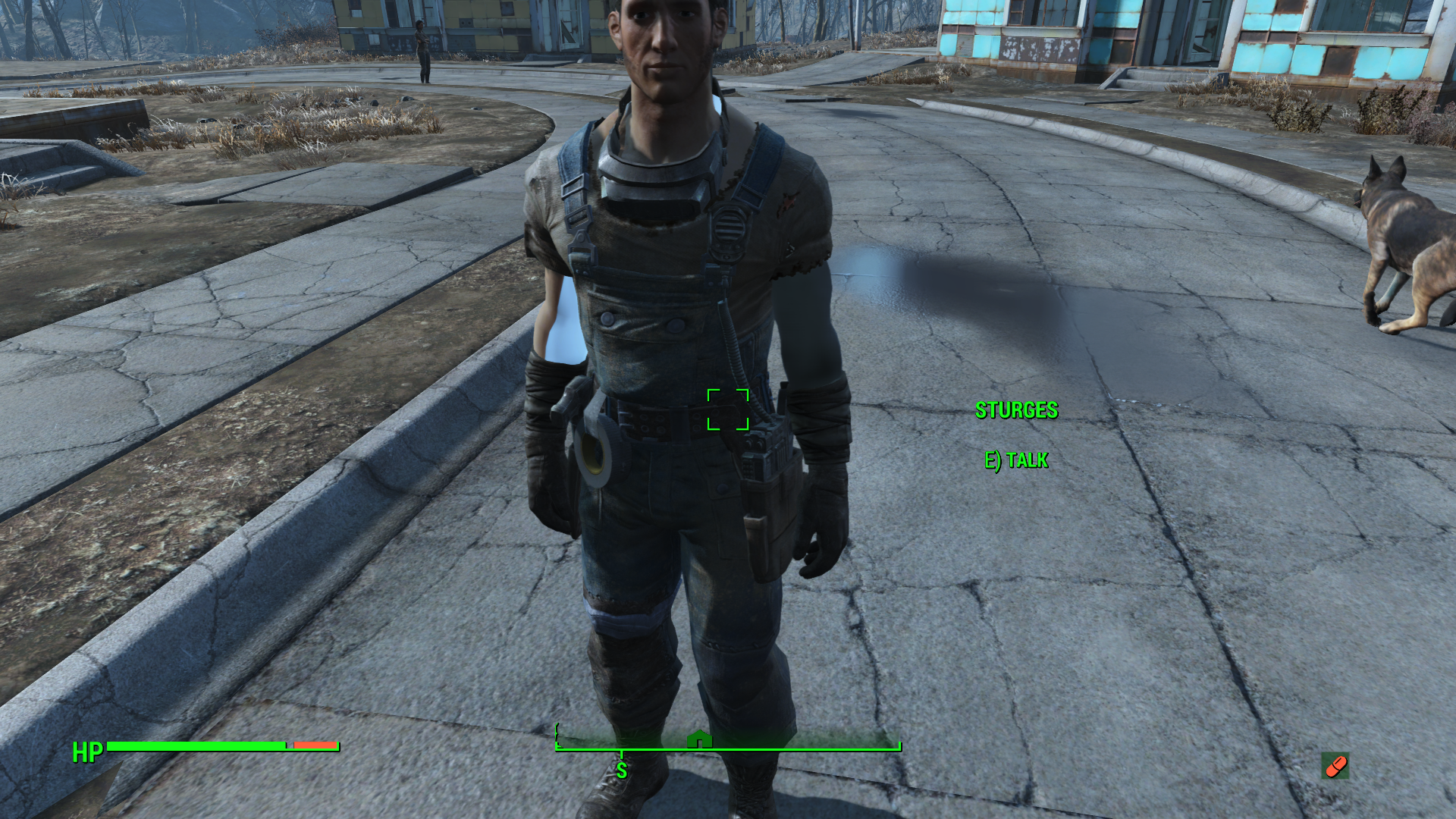
Task: Click the green HP bar
Action: click(x=197, y=746)
